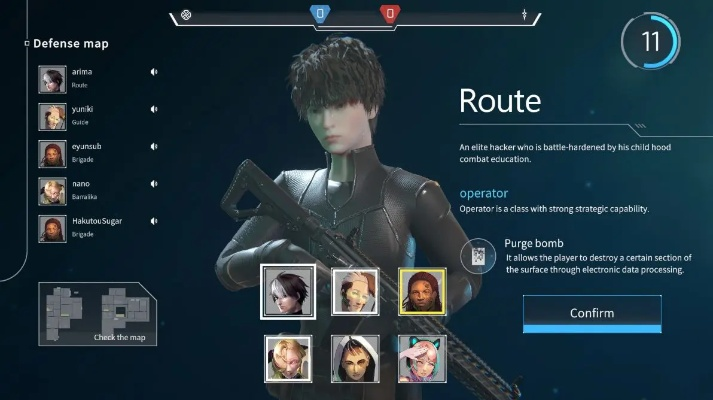This screenshot has width=713, height=400.
Task: Open the Check the map preview
Action: [97, 315]
